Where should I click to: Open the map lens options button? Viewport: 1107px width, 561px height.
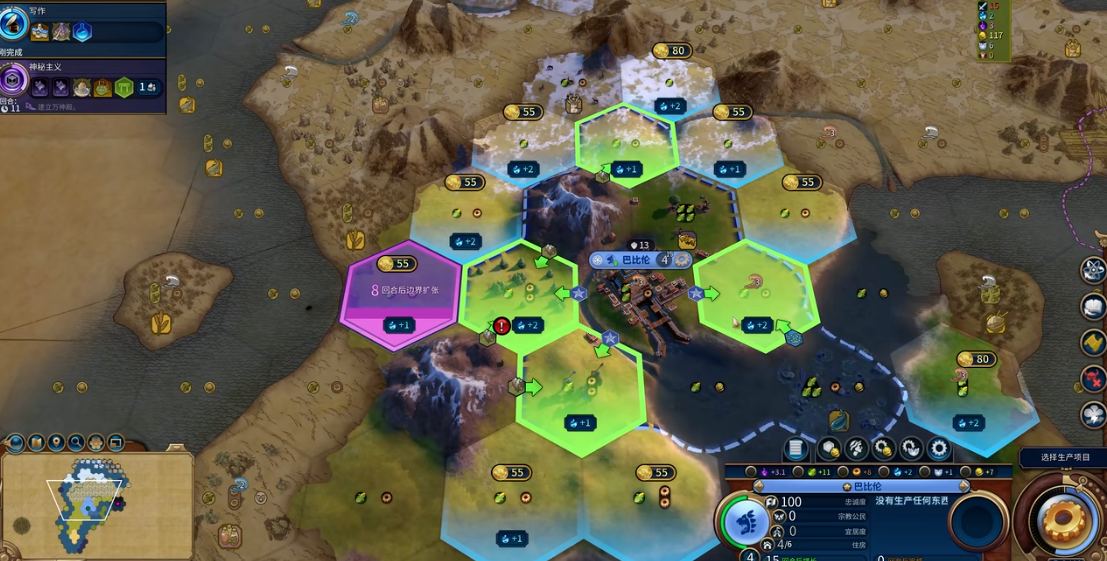tap(15, 442)
